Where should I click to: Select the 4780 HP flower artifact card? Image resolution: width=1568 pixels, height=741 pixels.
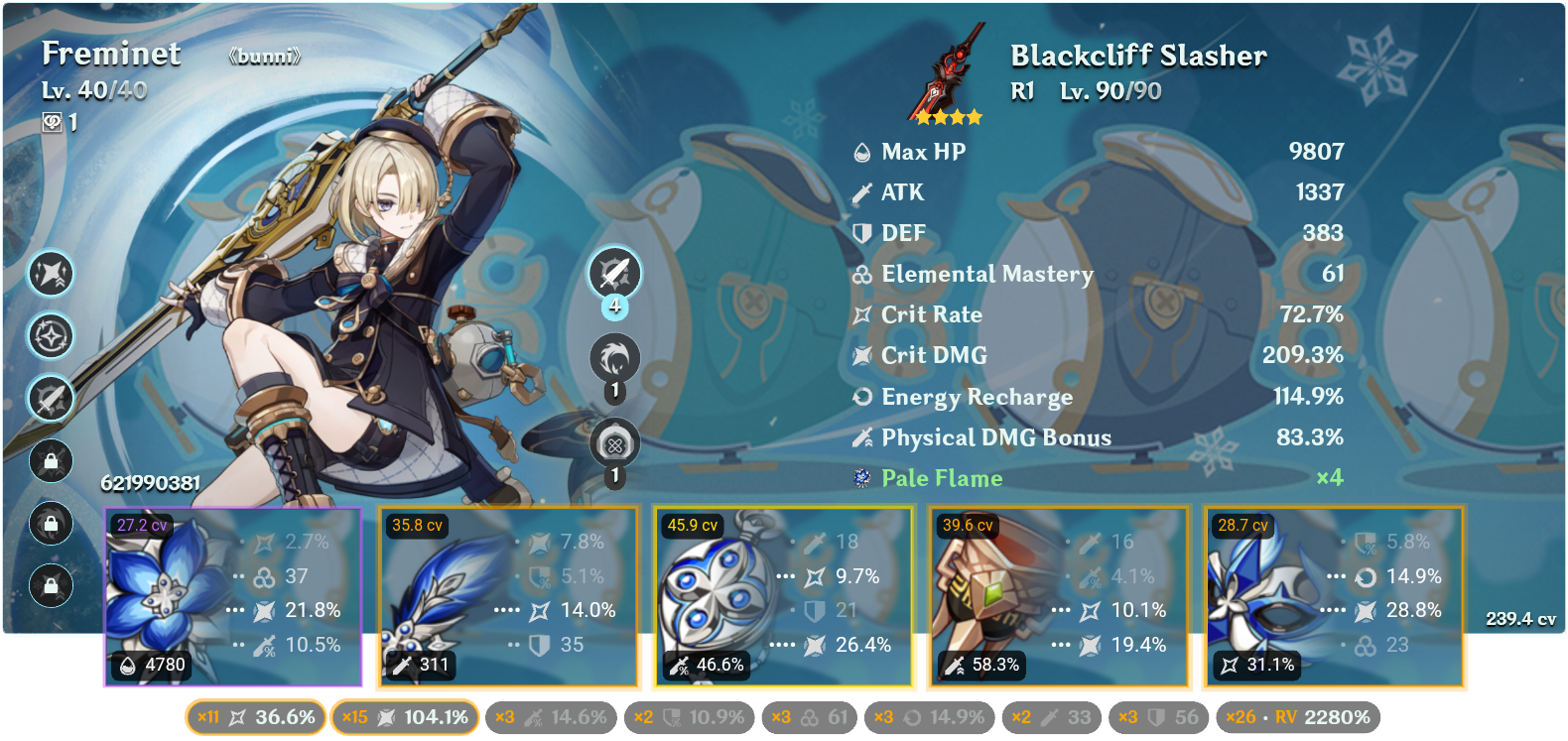235,595
